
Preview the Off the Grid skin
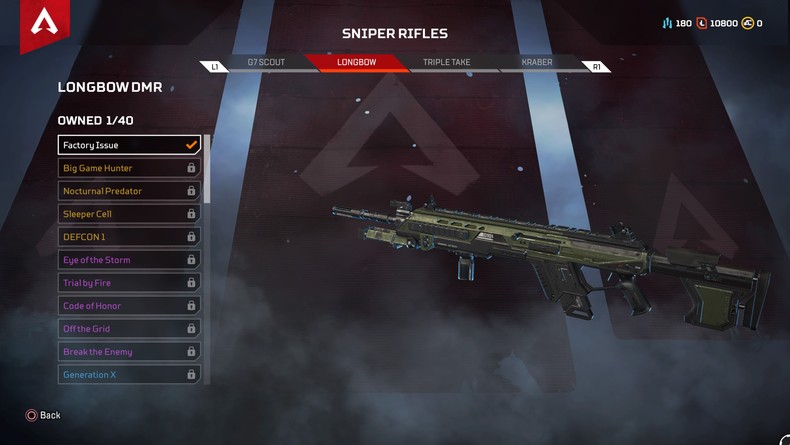pos(129,329)
